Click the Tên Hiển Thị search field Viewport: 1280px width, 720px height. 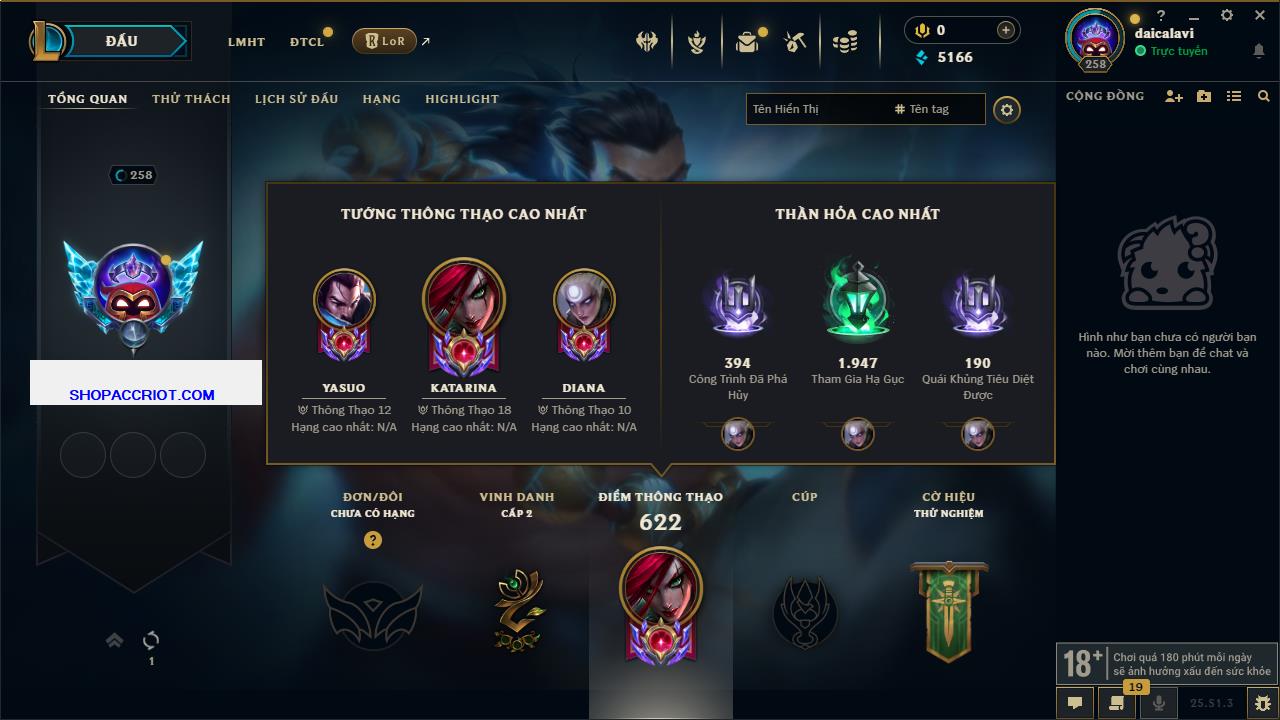tap(815, 109)
